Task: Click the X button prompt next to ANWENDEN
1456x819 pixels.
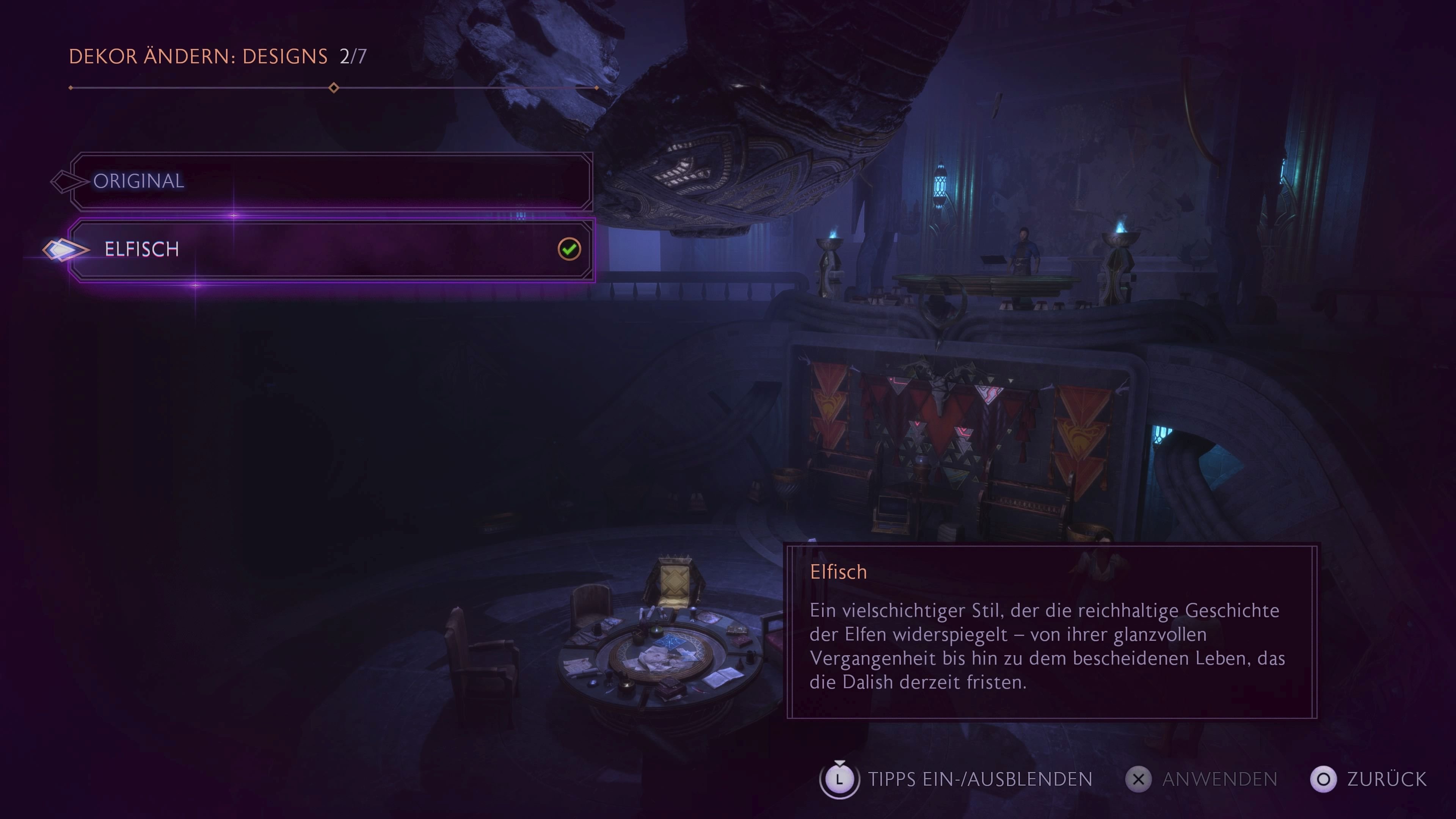Action: [x=1139, y=779]
